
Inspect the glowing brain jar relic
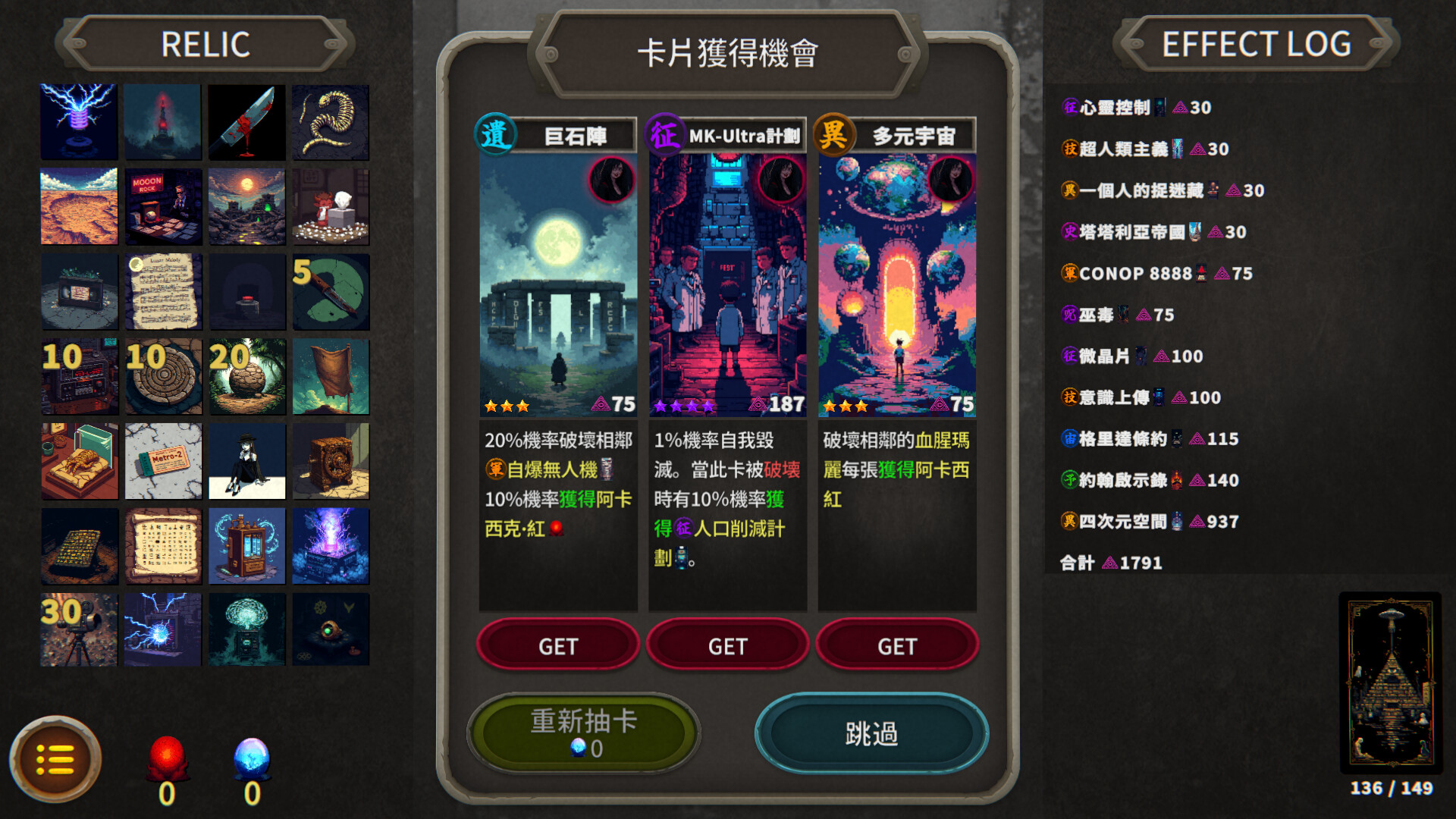click(246, 629)
